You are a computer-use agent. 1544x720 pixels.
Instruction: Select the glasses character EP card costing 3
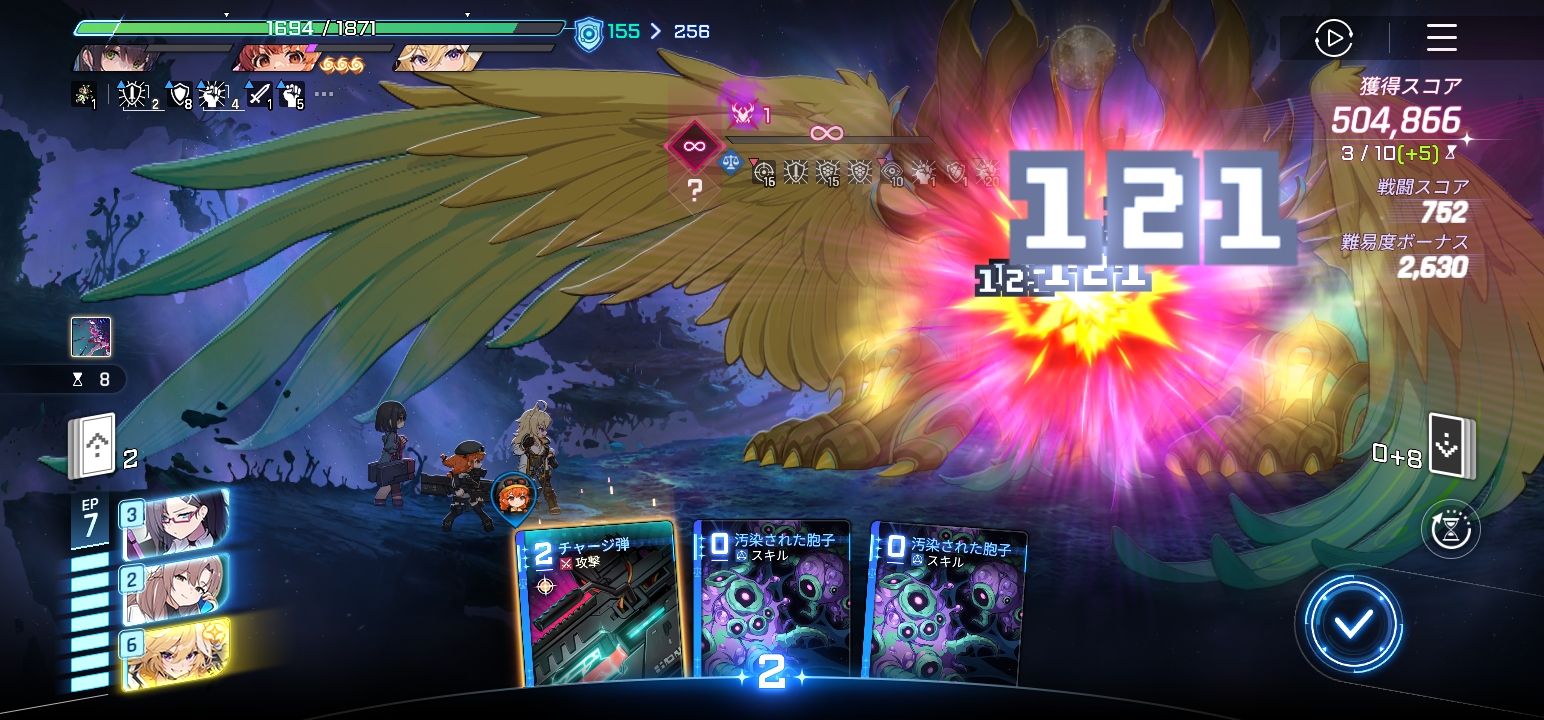tap(175, 524)
